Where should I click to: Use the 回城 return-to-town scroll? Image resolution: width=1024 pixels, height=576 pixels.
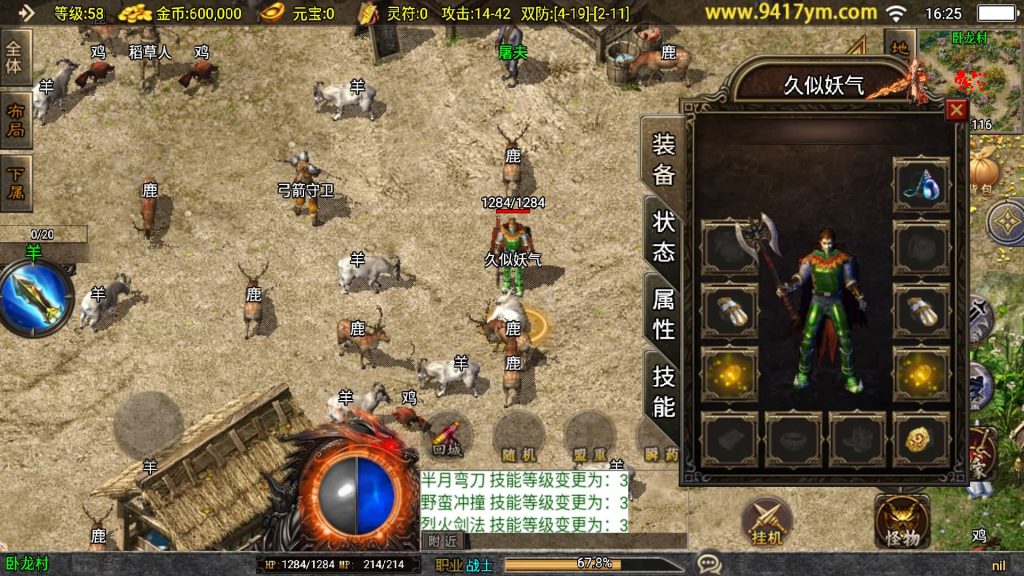pos(446,438)
